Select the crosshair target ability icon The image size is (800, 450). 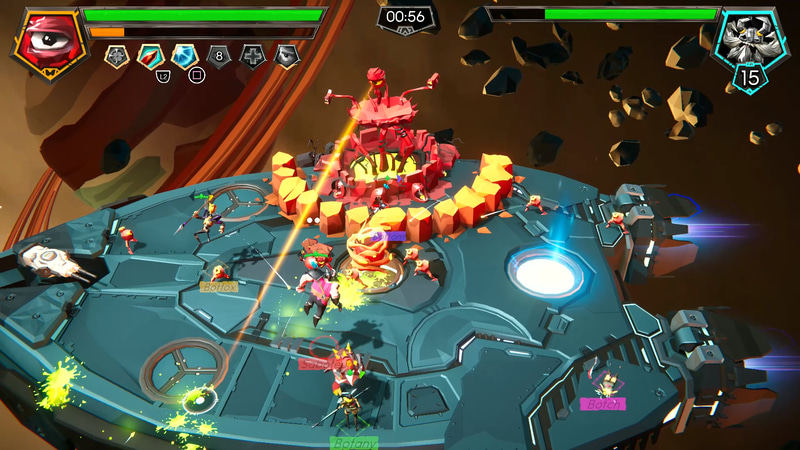point(116,56)
